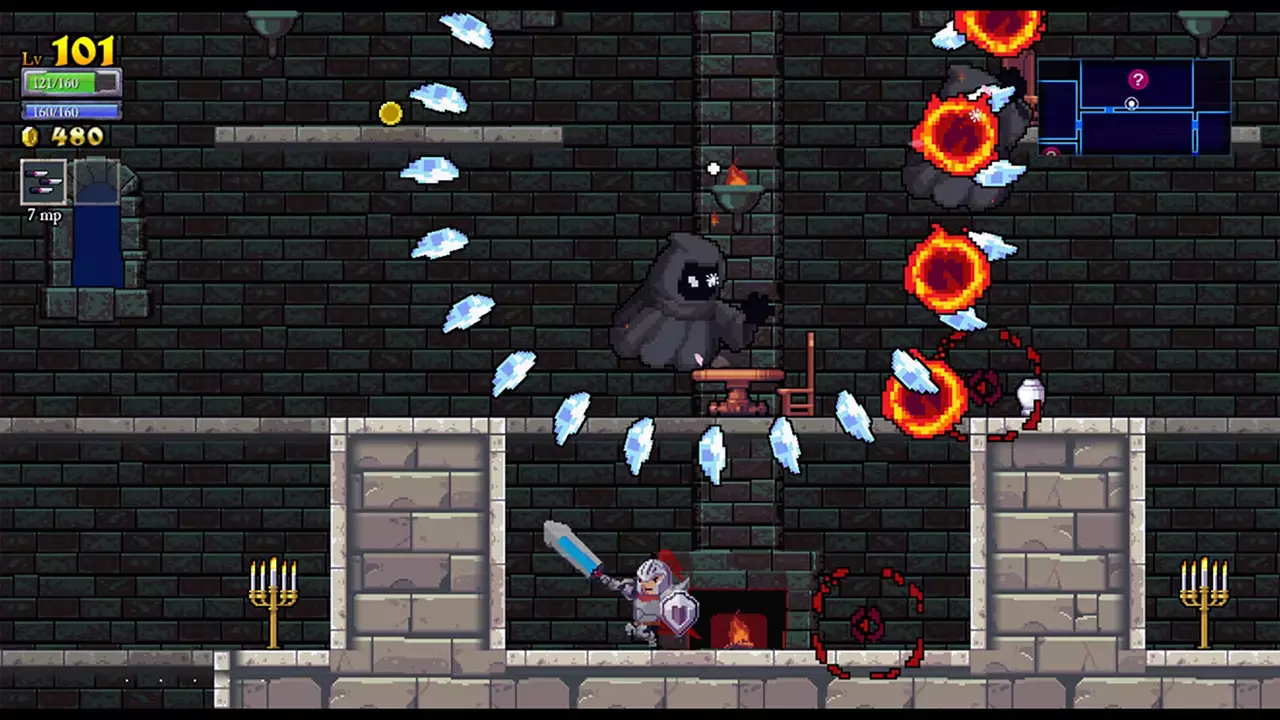This screenshot has height=720, width=1280.
Task: Click the green 121/160 health bar
Action: (x=60, y=84)
